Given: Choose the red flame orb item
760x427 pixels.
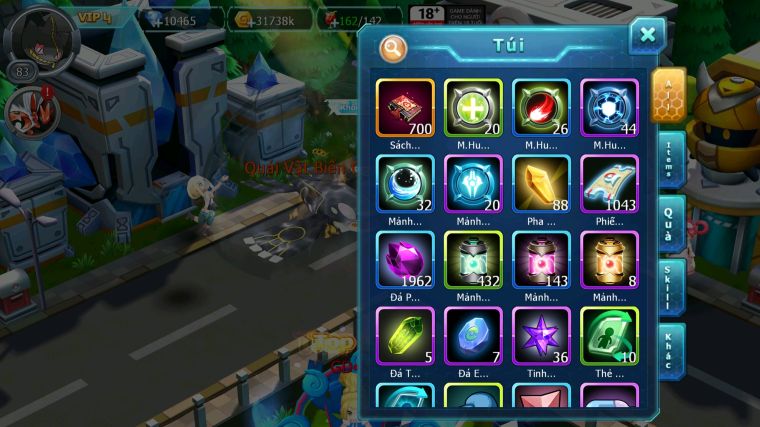Looking at the screenshot, I should point(541,108).
